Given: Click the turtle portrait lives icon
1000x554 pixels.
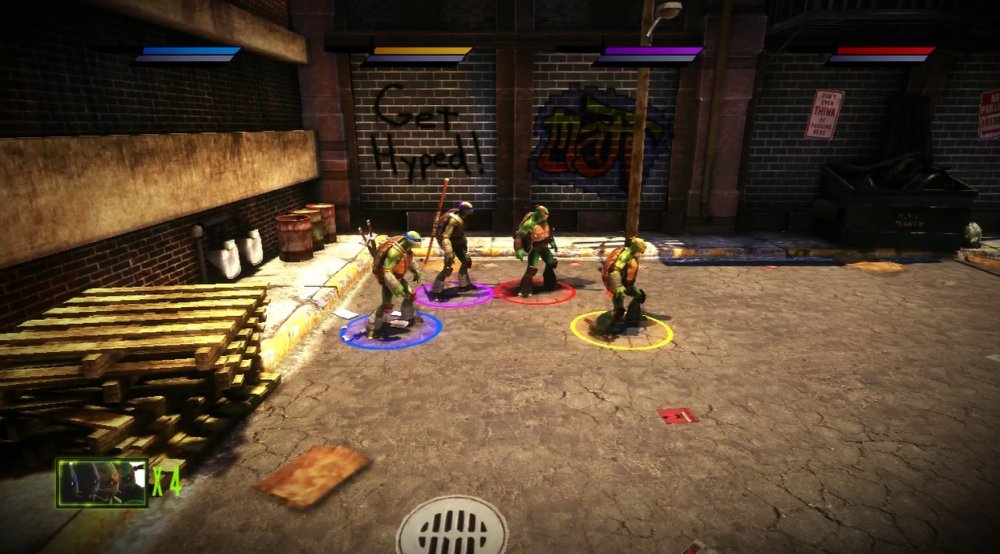Looking at the screenshot, I should point(102,482).
